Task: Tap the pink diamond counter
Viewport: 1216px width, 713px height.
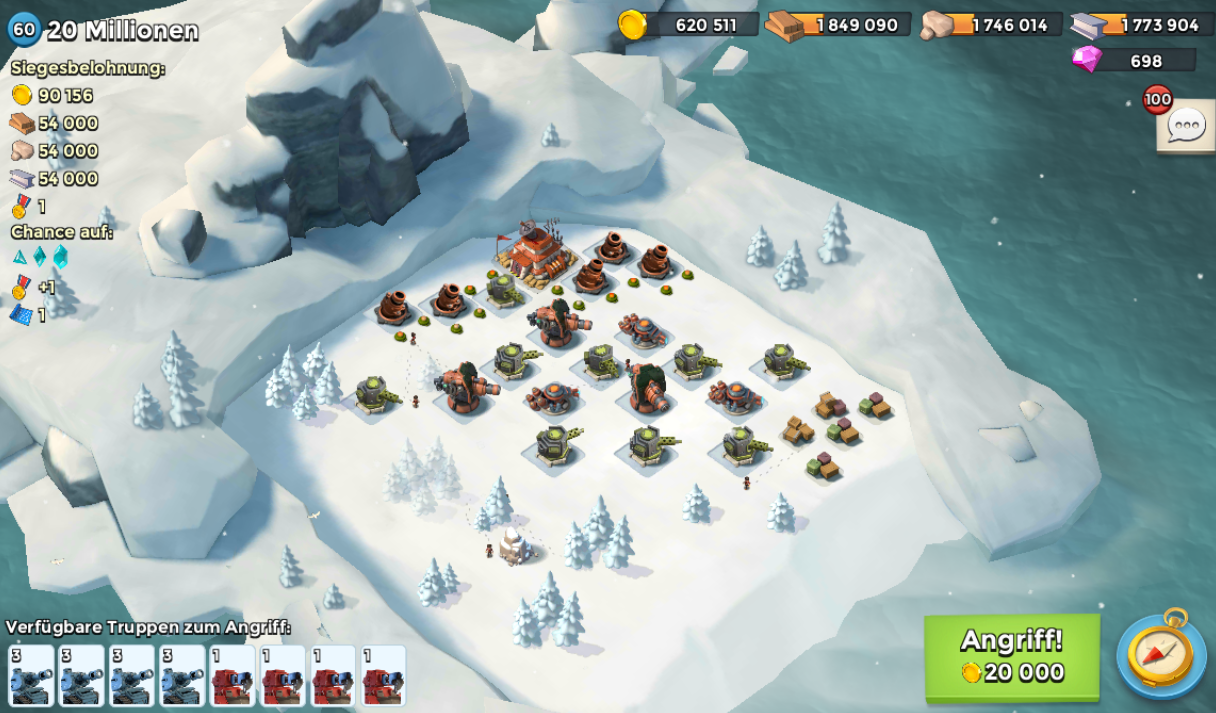Action: [1135, 60]
